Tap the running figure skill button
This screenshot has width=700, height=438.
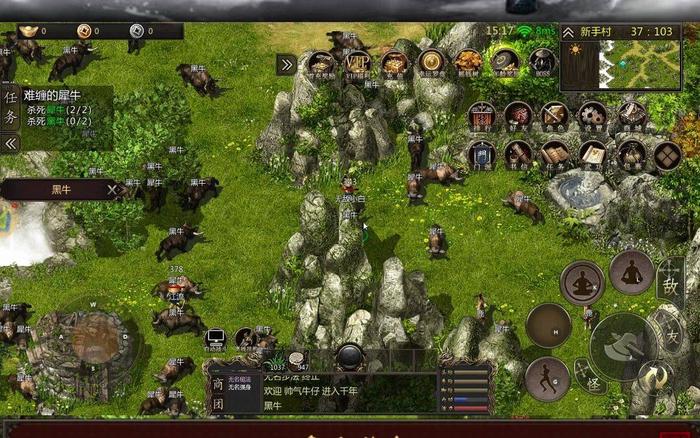point(546,378)
